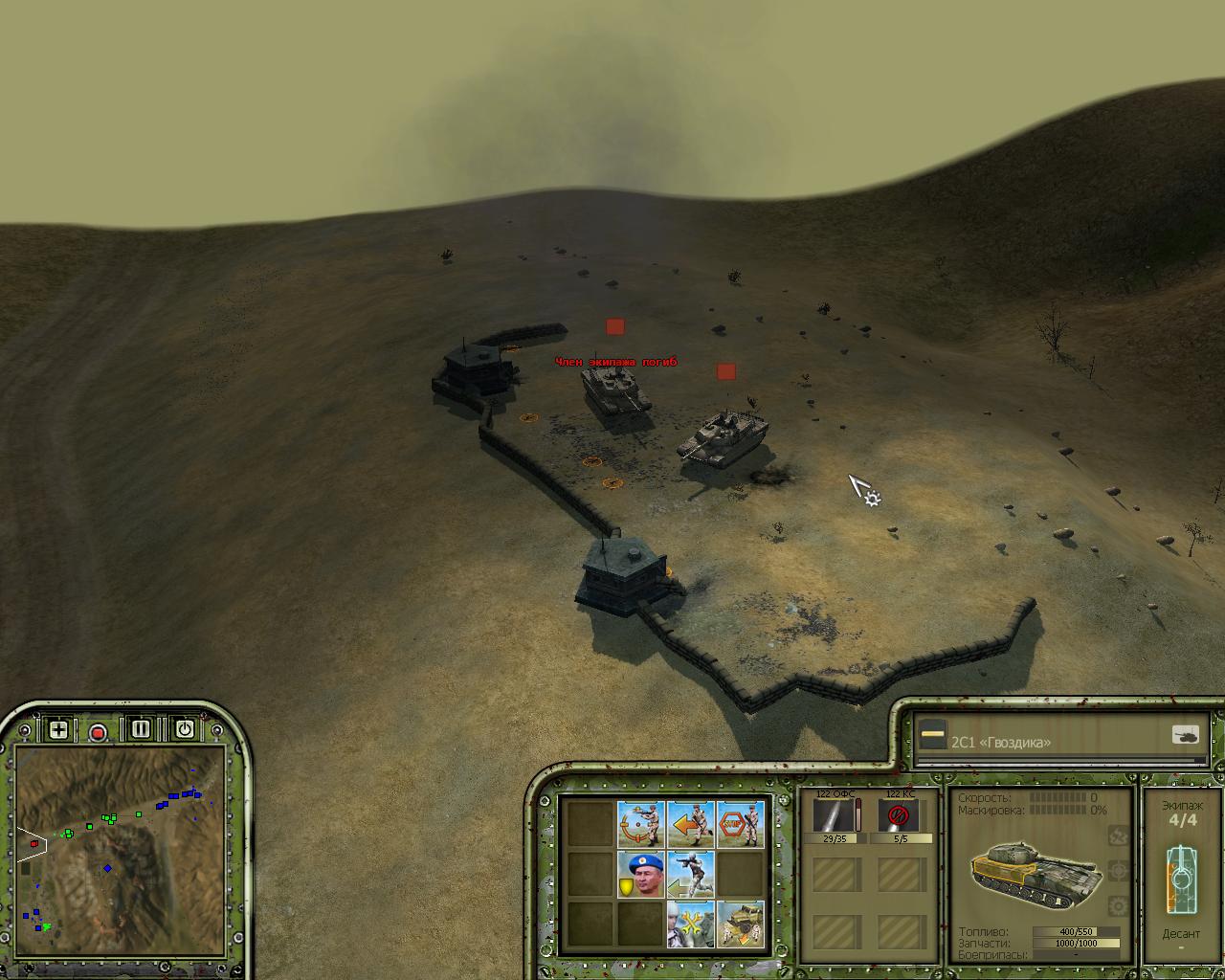This screenshot has height=980, width=1225.
Task: Select the attack target command icon
Action: point(641,824)
